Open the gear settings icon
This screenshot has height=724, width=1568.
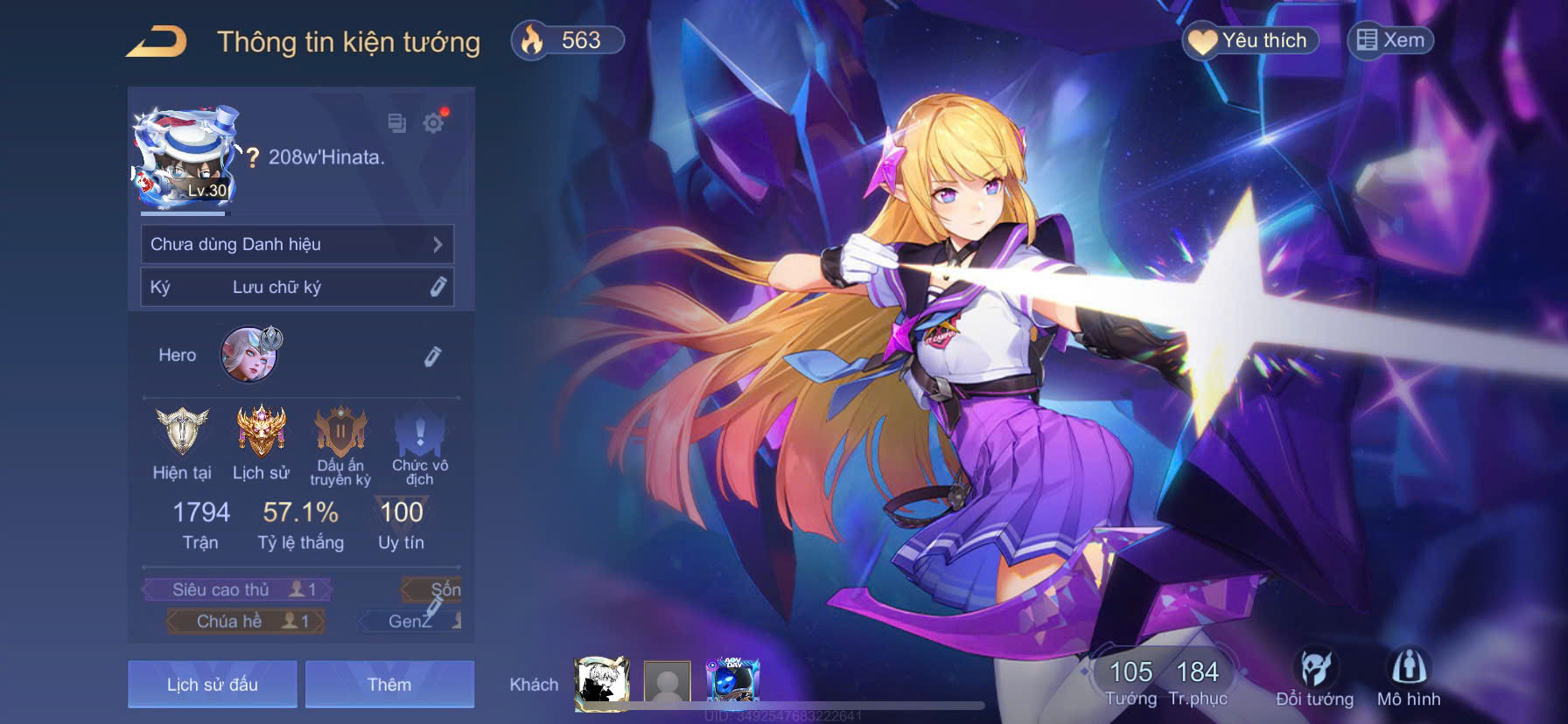point(433,123)
